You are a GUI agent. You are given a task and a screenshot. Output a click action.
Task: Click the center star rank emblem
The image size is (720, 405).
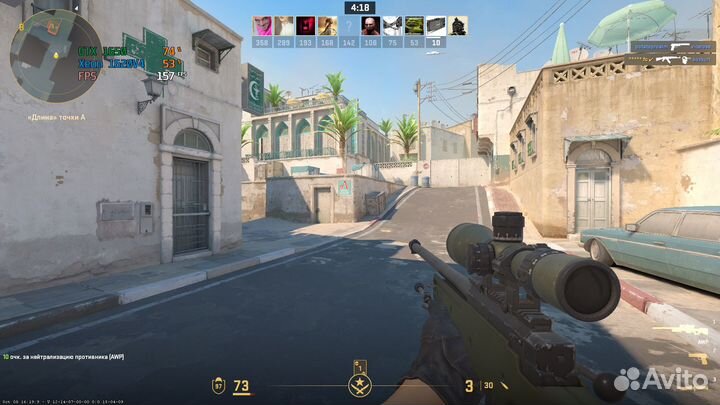[x=358, y=385]
